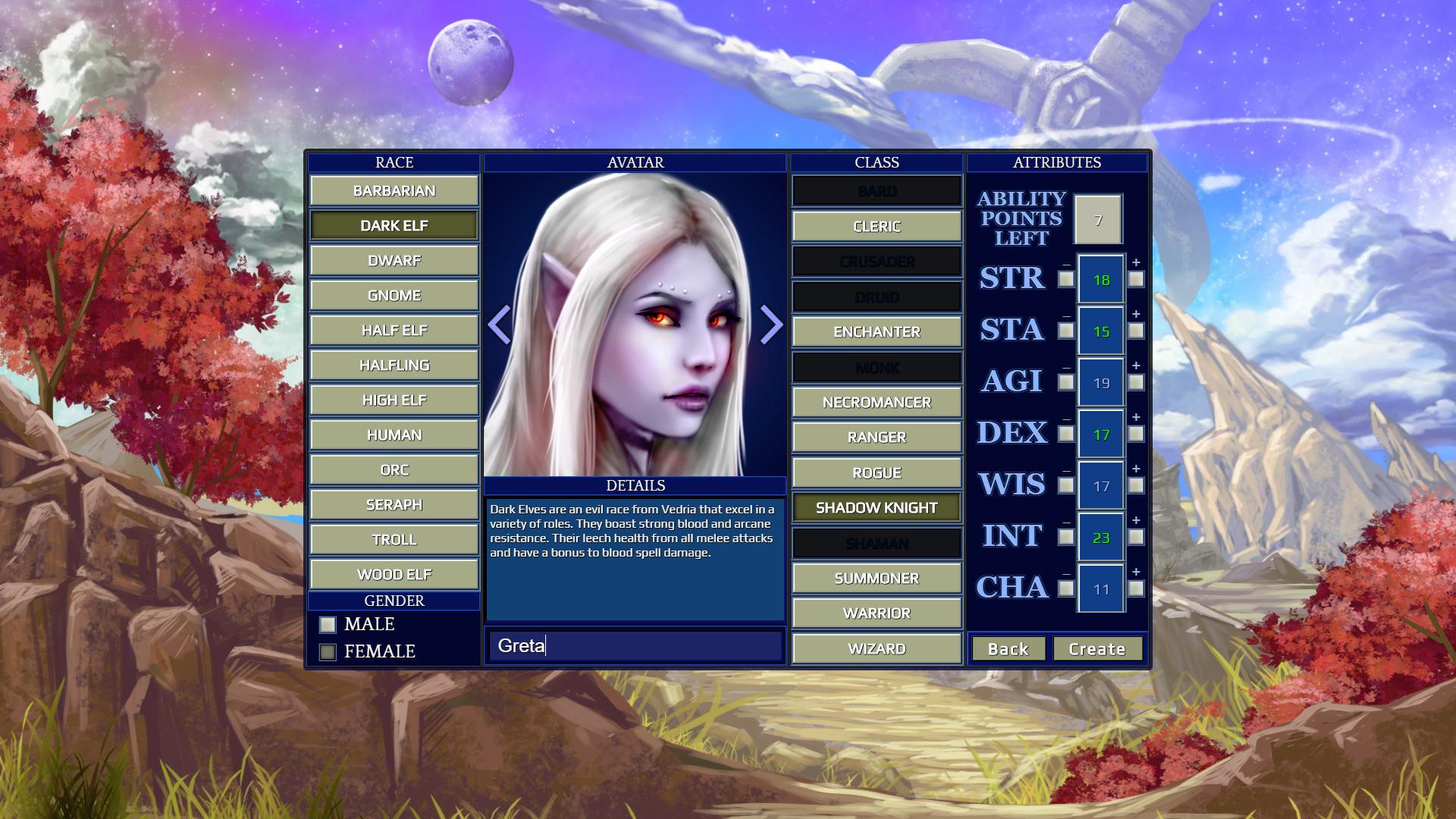
Task: Choose the Rogue class
Action: pyautogui.click(x=877, y=473)
